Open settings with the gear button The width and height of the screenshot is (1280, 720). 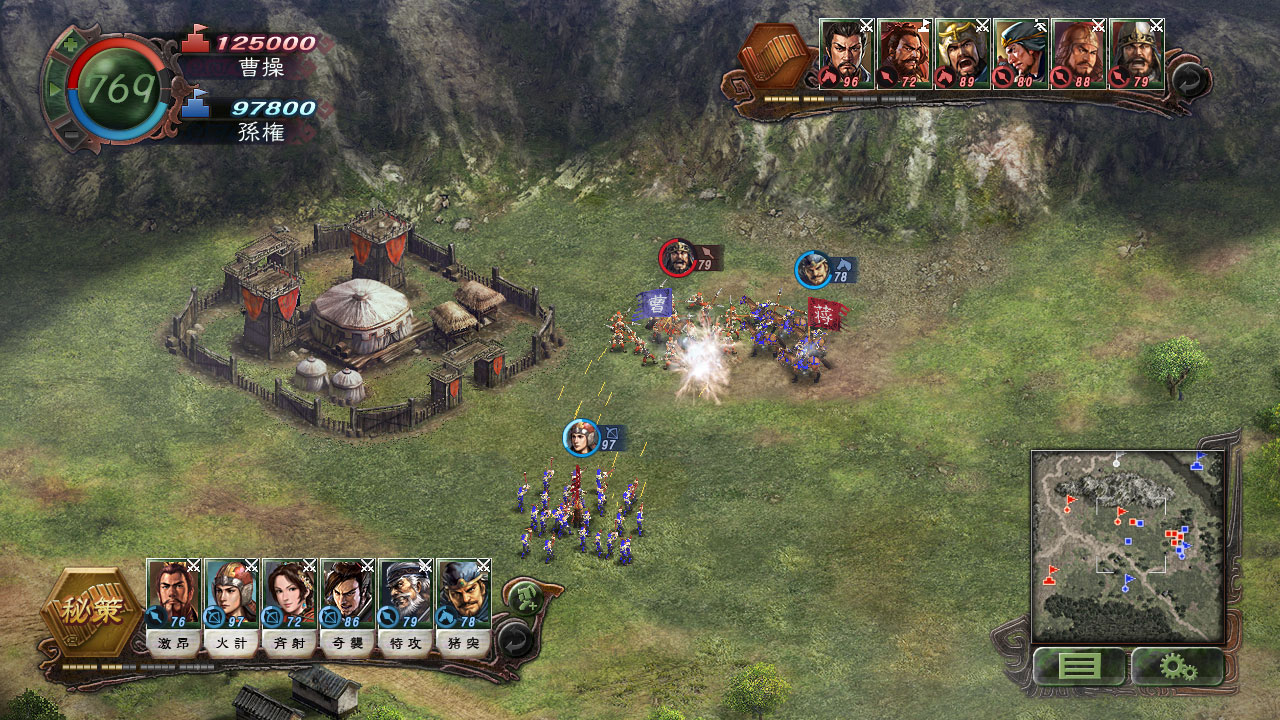coord(1177,666)
